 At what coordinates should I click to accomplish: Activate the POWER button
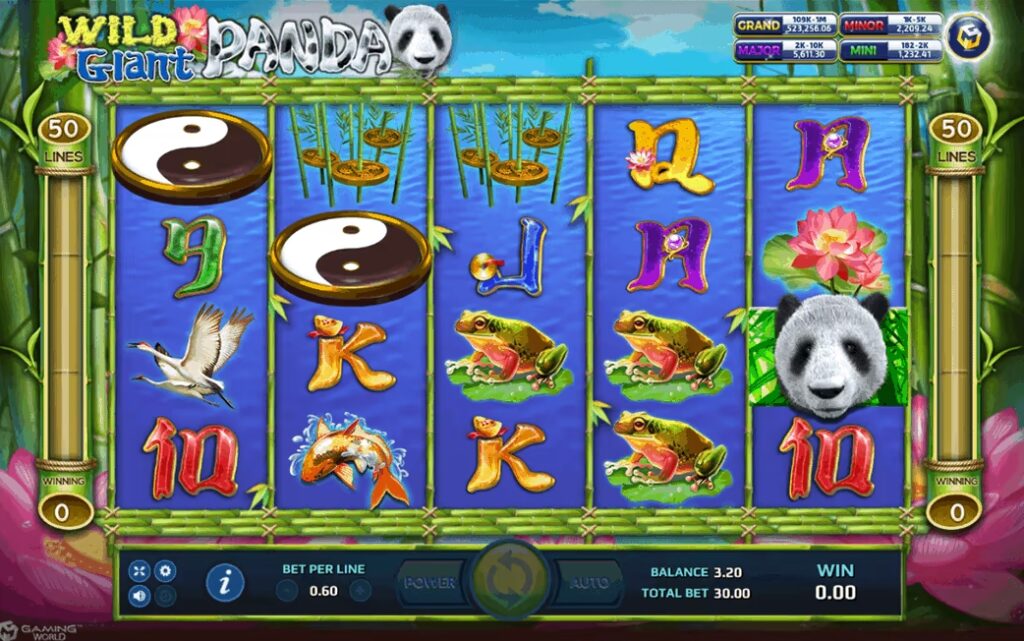point(432,582)
